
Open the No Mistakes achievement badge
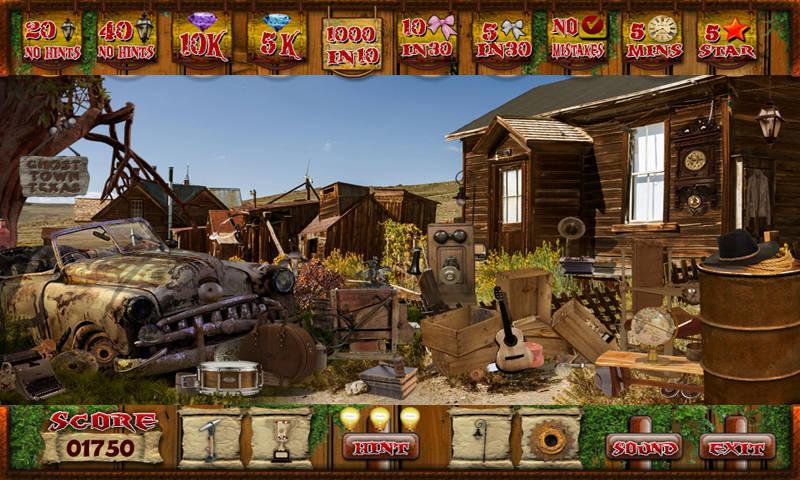[x=578, y=39]
